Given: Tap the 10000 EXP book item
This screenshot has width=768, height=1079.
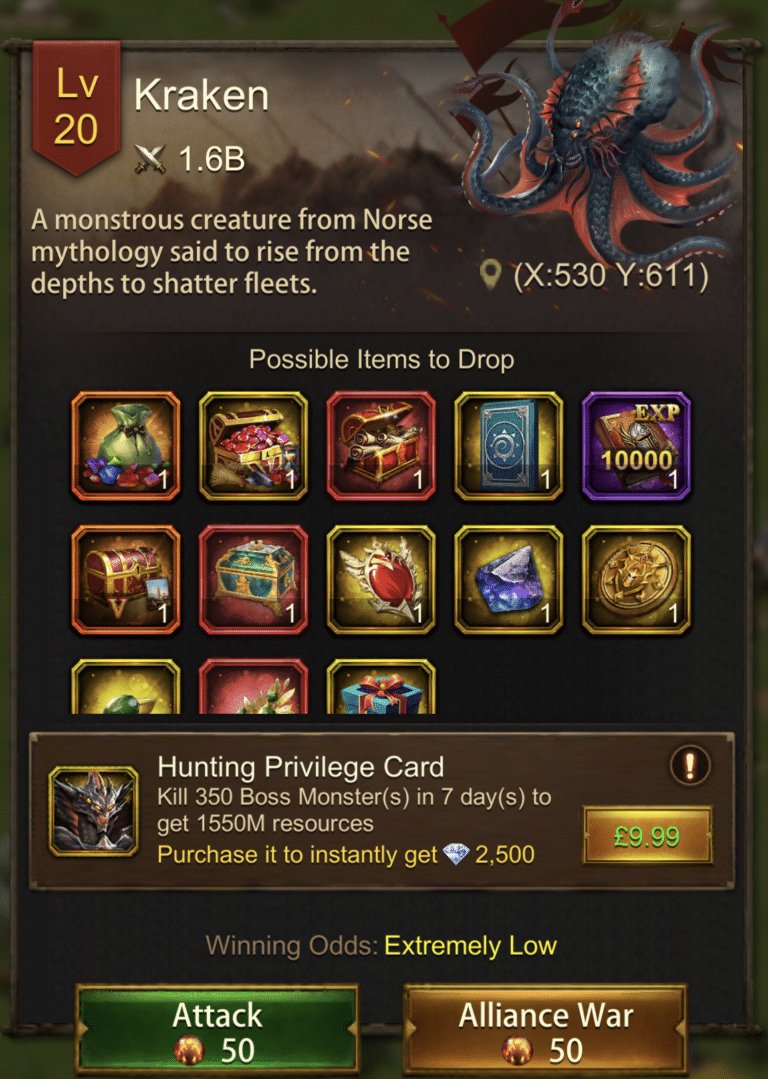Looking at the screenshot, I should coord(636,445).
